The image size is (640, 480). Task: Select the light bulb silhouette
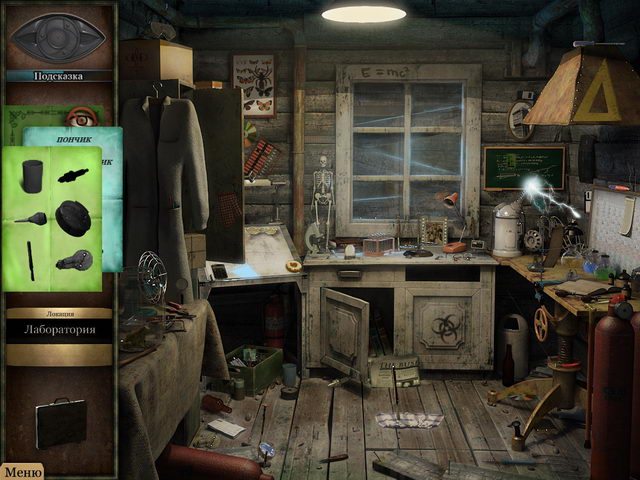73,260
